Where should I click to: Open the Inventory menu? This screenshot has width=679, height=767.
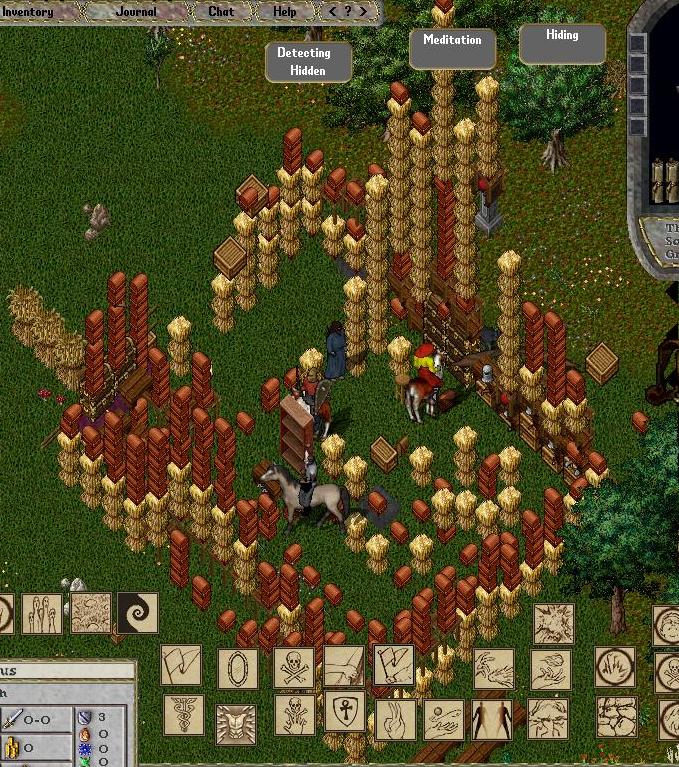(x=27, y=12)
